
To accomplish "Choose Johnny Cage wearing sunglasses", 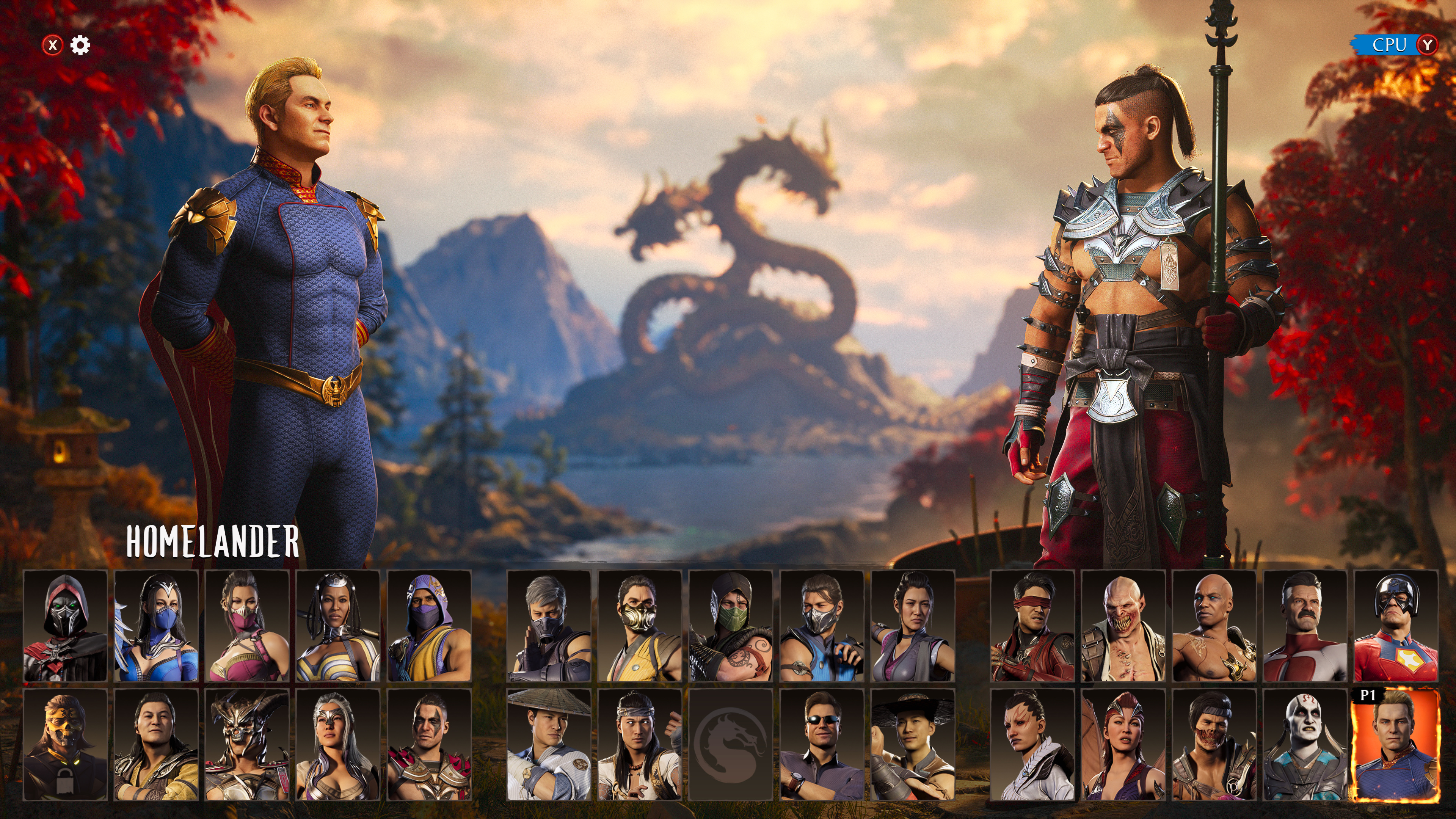I will point(822,744).
